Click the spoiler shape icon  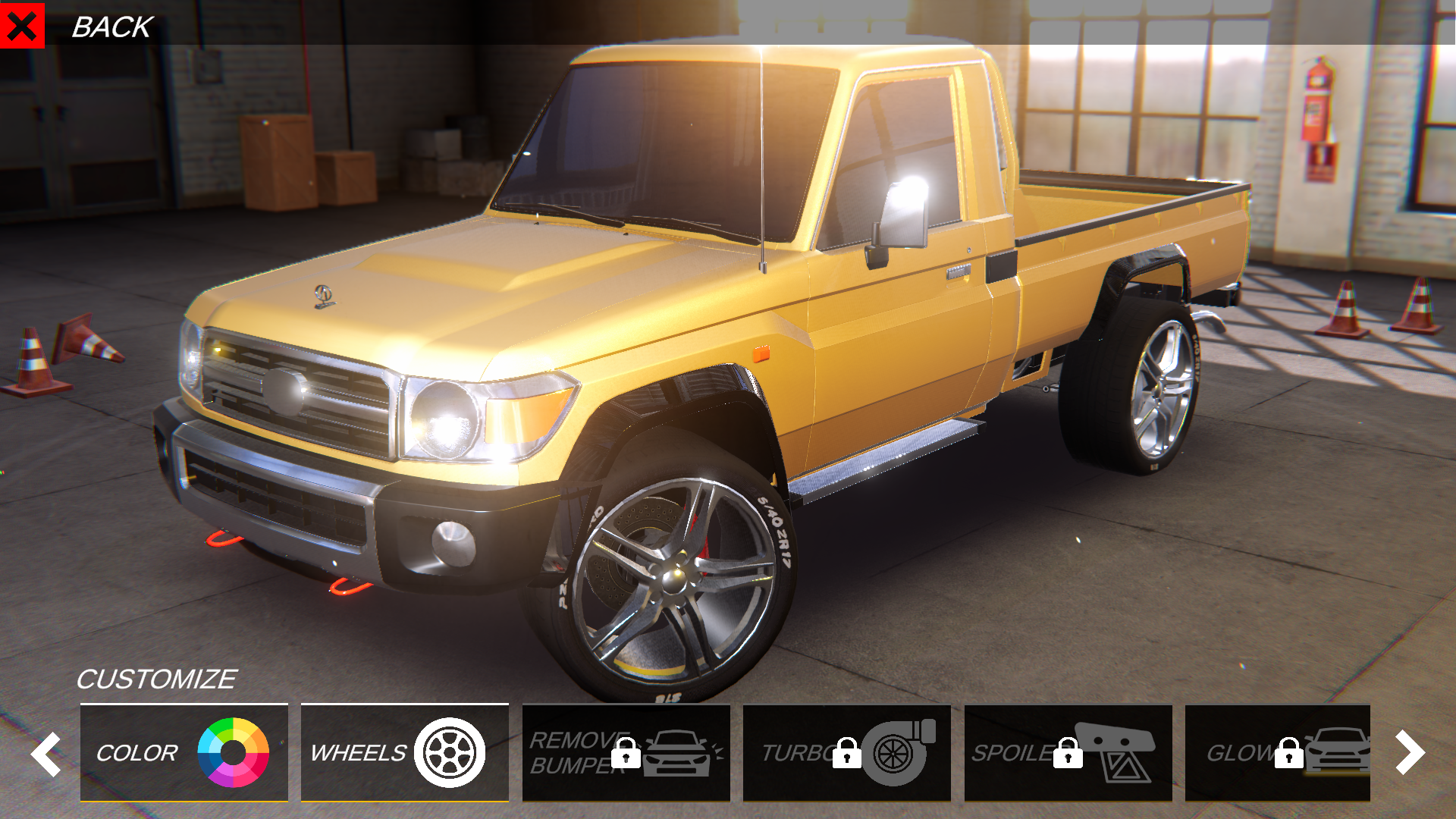pyautogui.click(x=1117, y=753)
